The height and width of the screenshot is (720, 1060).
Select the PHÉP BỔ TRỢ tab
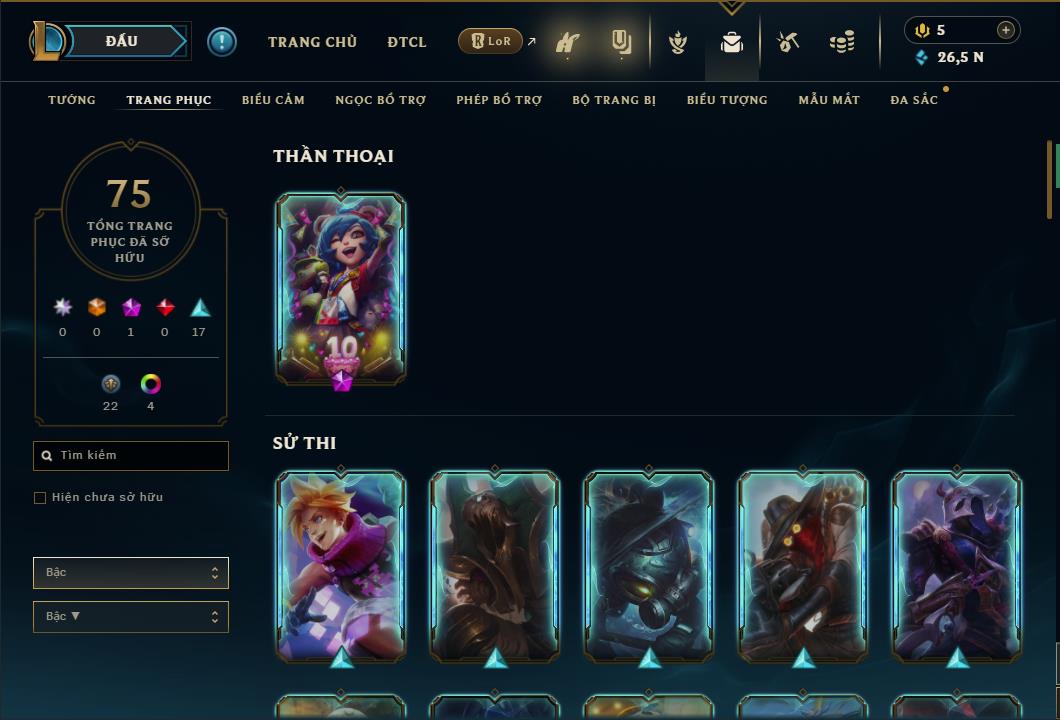pyautogui.click(x=499, y=100)
